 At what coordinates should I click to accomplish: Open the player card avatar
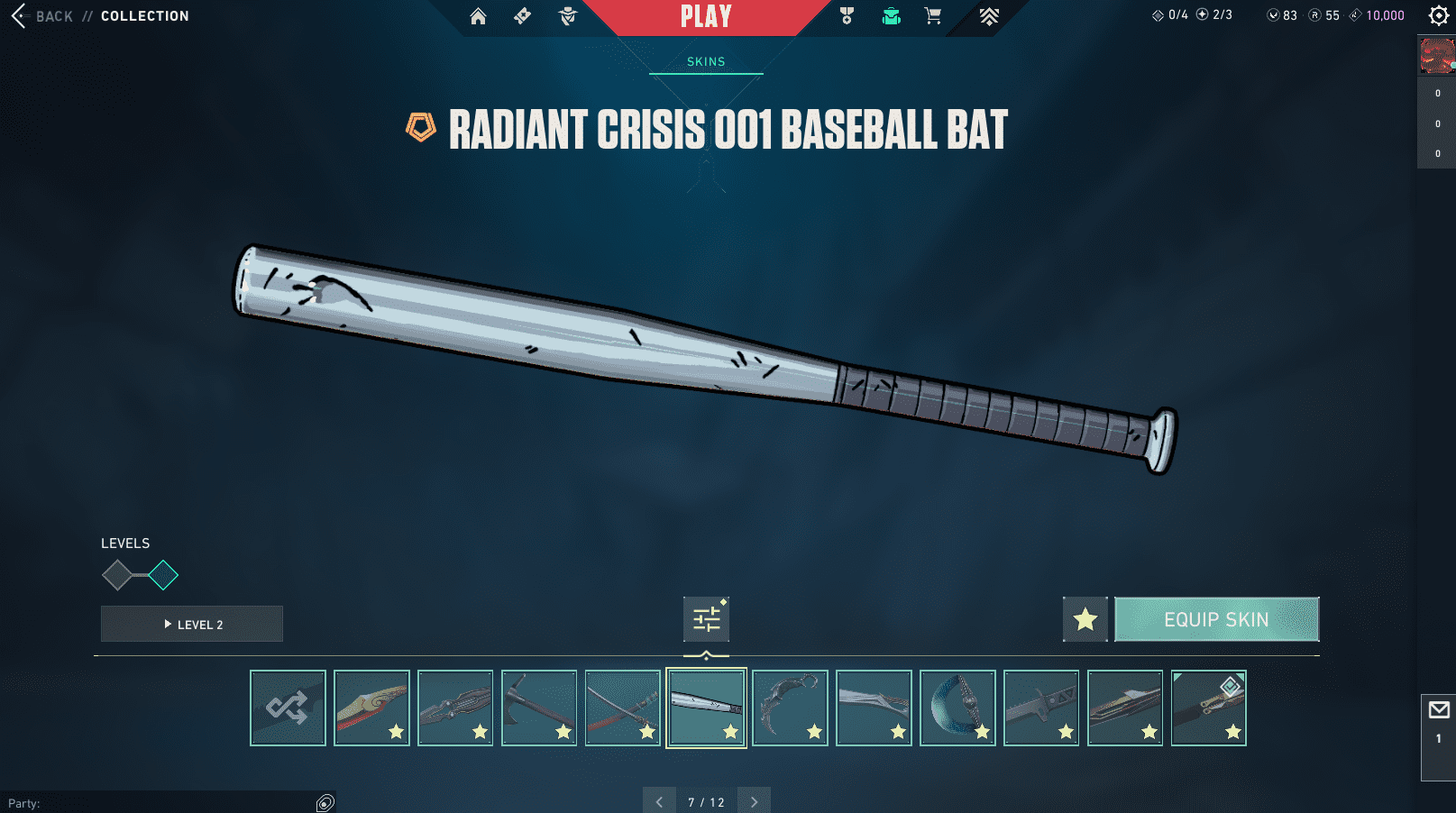[1436, 55]
